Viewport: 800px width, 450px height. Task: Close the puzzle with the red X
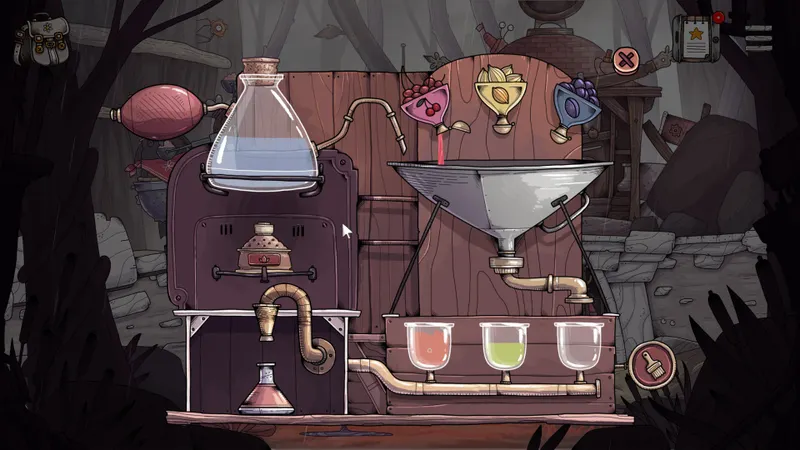pos(627,60)
